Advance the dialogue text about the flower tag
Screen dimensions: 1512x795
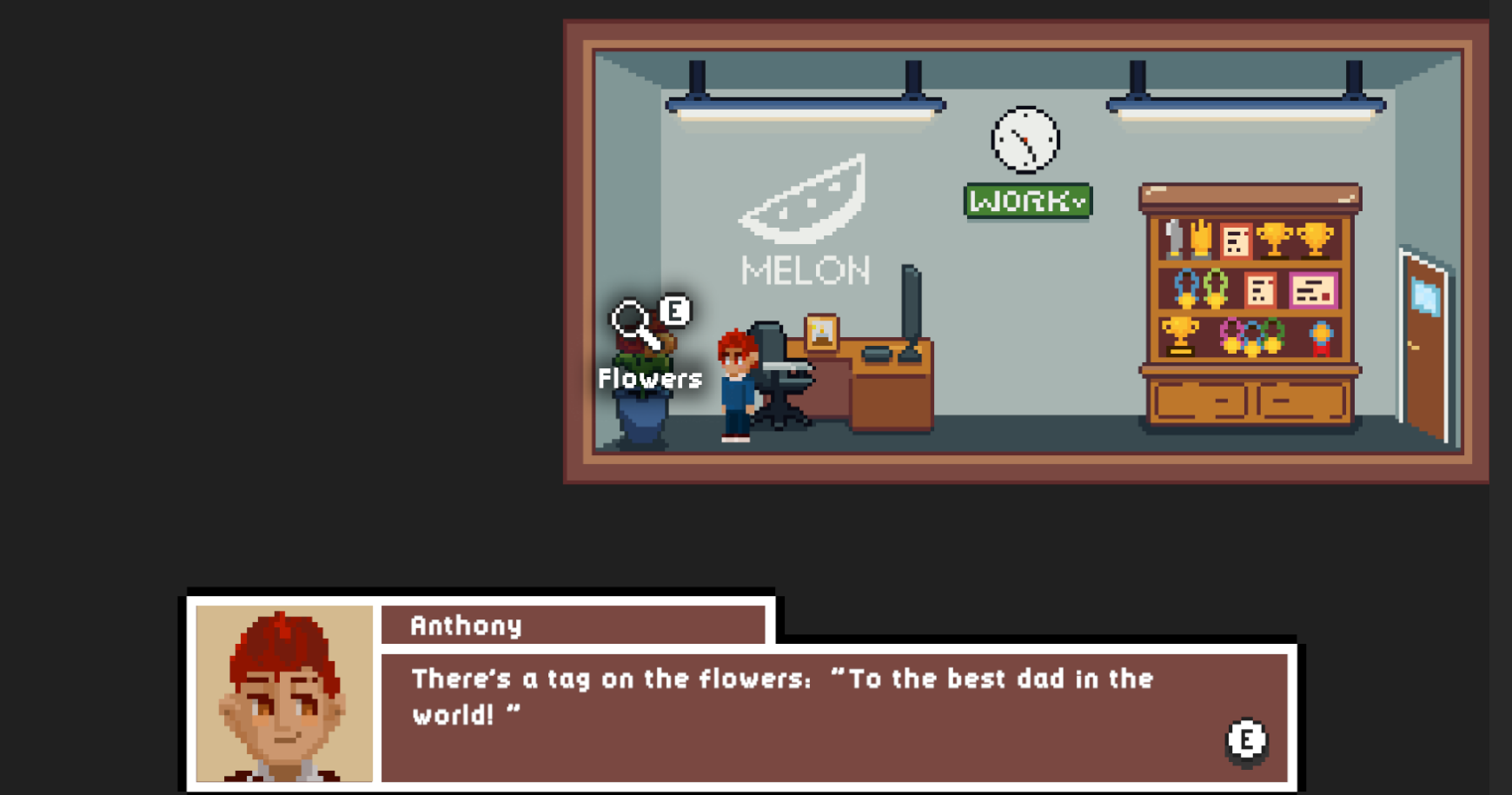782,697
